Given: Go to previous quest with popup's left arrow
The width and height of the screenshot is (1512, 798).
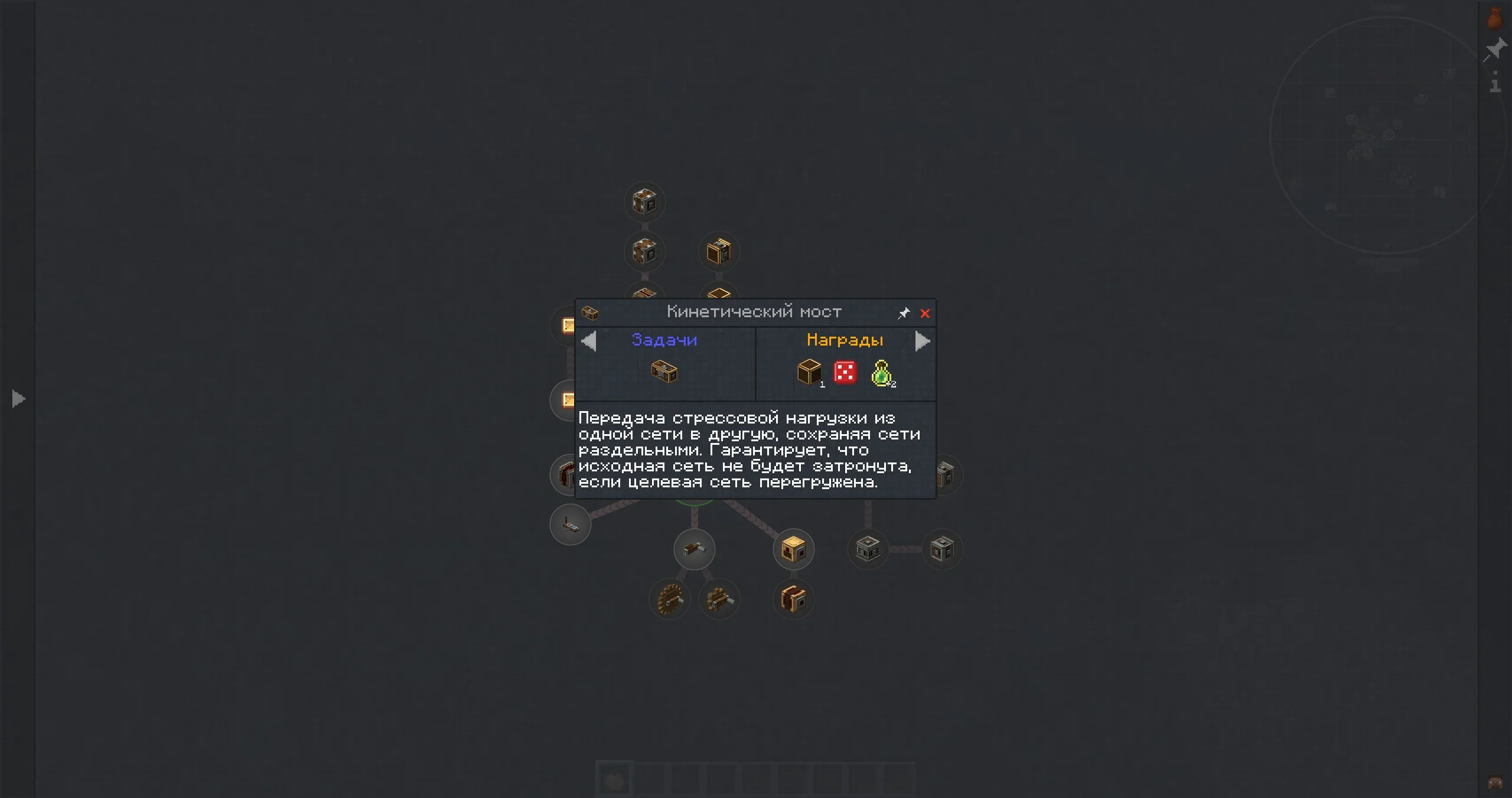Looking at the screenshot, I should [x=589, y=341].
